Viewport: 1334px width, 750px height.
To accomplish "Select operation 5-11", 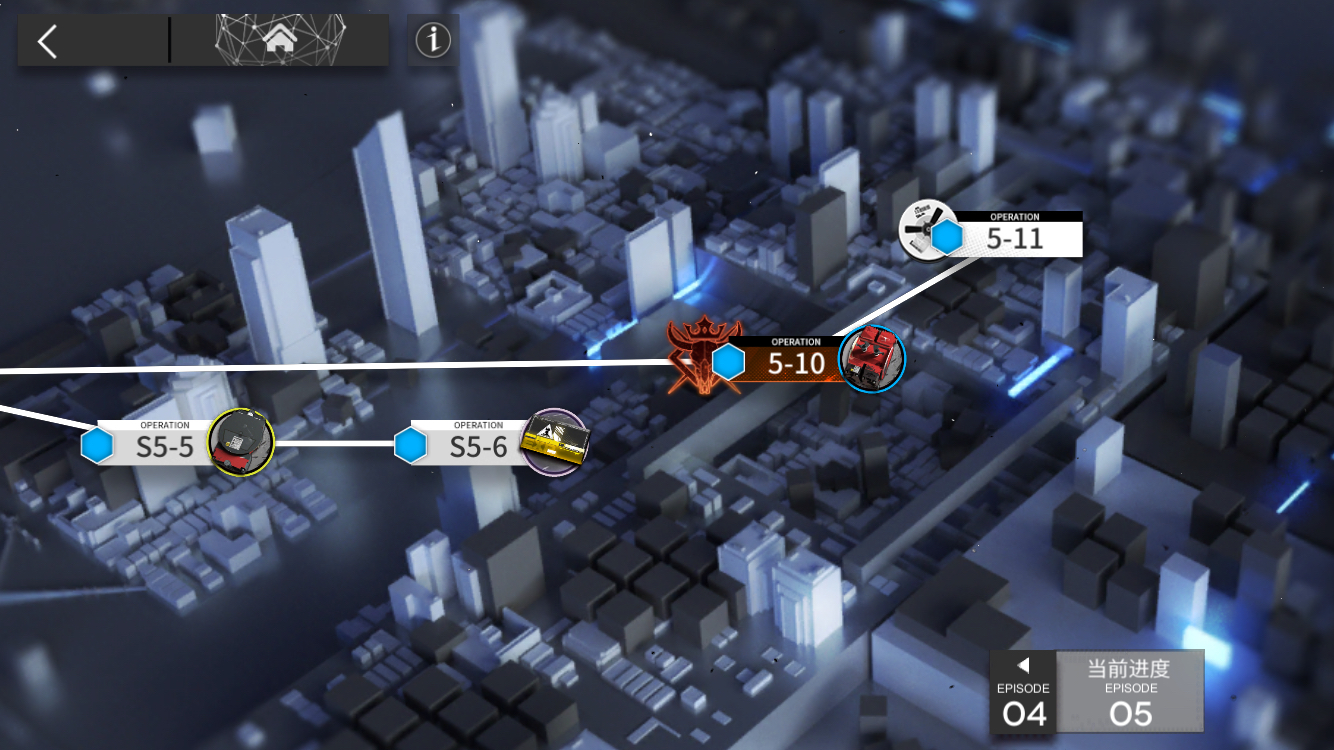I will tap(1012, 237).
